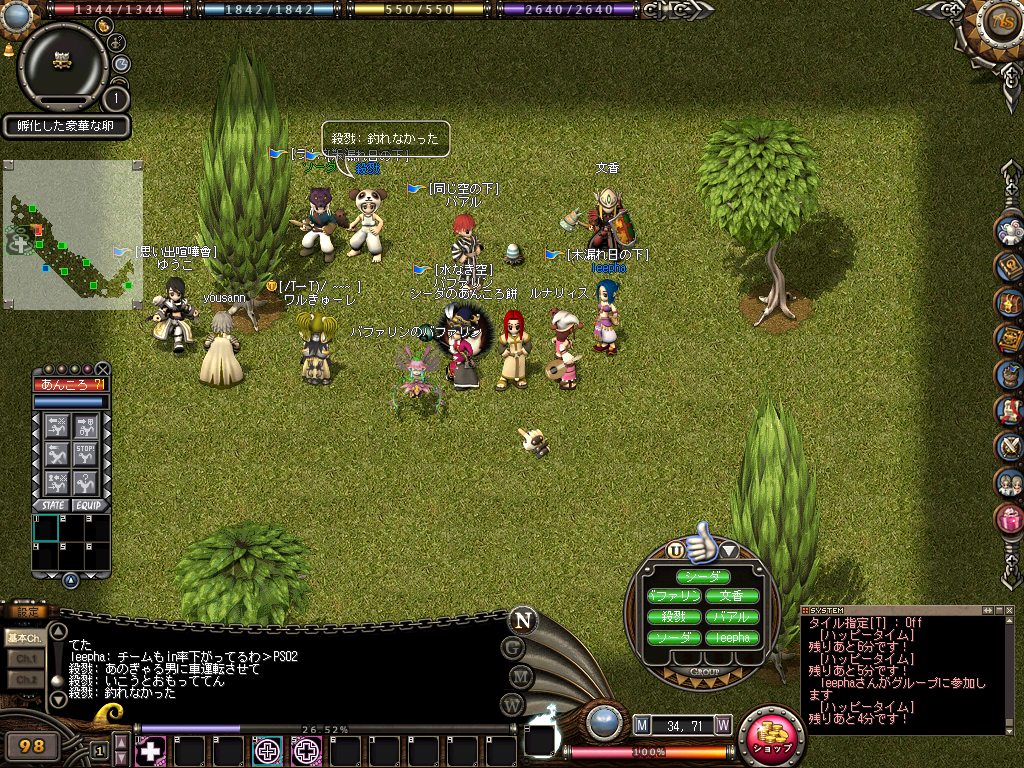This screenshot has width=1024, height=768.
Task: Click the thumbs-up icon above group panel
Action: (703, 541)
